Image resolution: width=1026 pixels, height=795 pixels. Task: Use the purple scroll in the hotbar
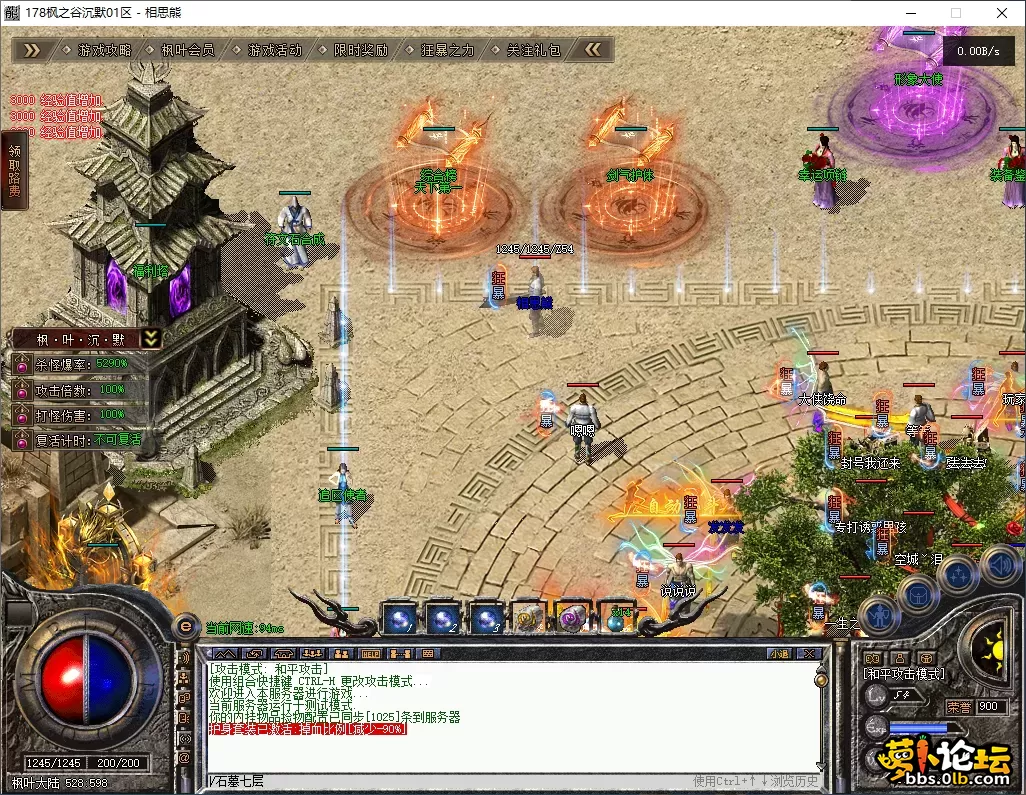[x=572, y=618]
